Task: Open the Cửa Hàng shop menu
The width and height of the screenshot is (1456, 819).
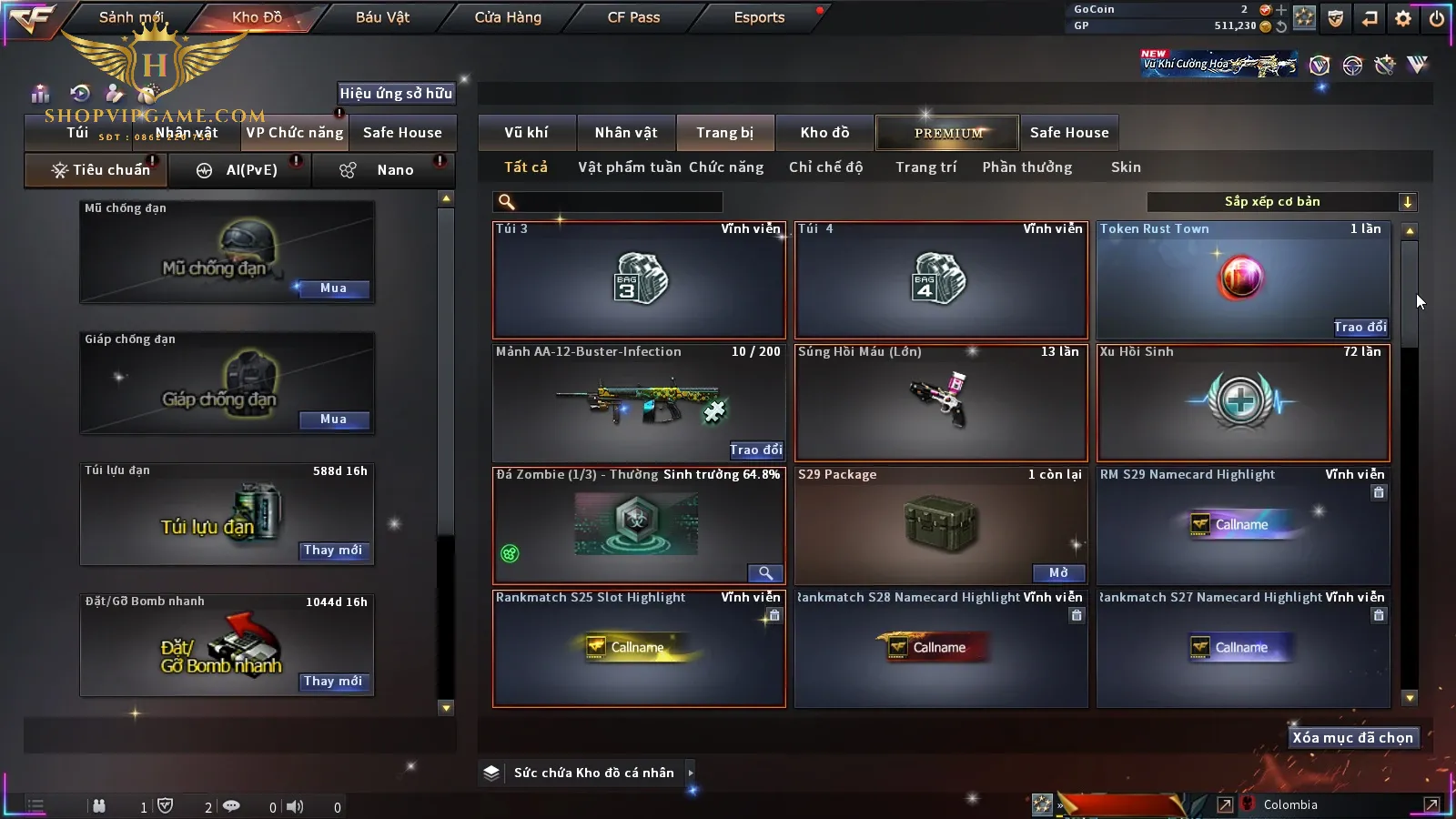Action: (x=508, y=17)
